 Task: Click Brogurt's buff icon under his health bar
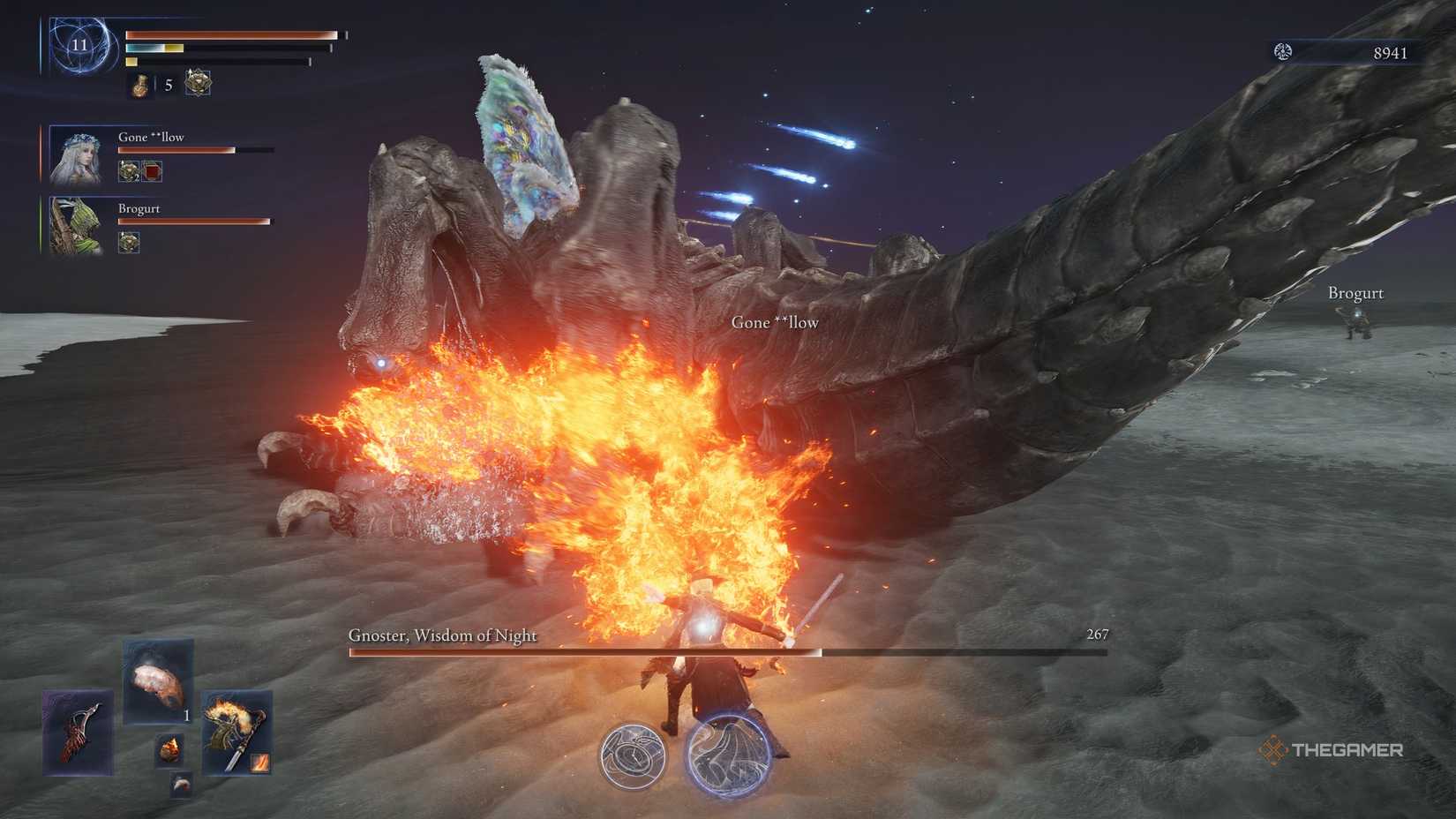click(129, 242)
